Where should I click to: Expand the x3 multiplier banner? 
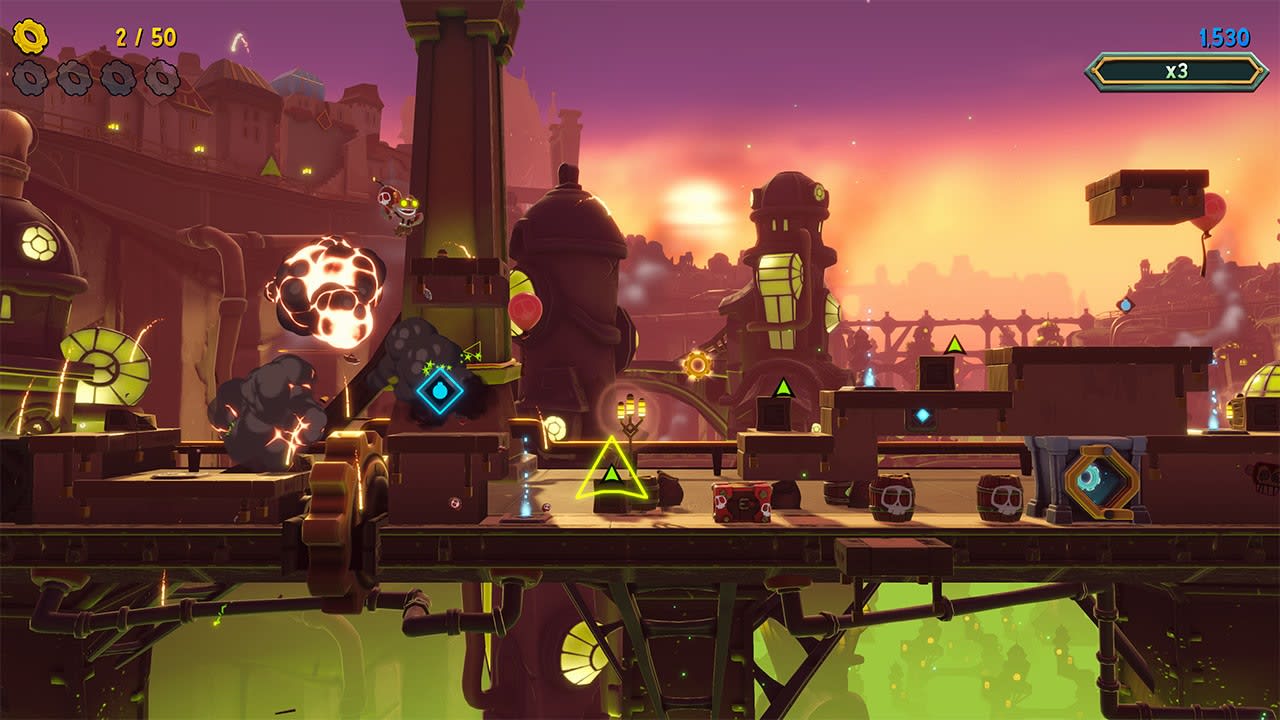click(x=1178, y=69)
